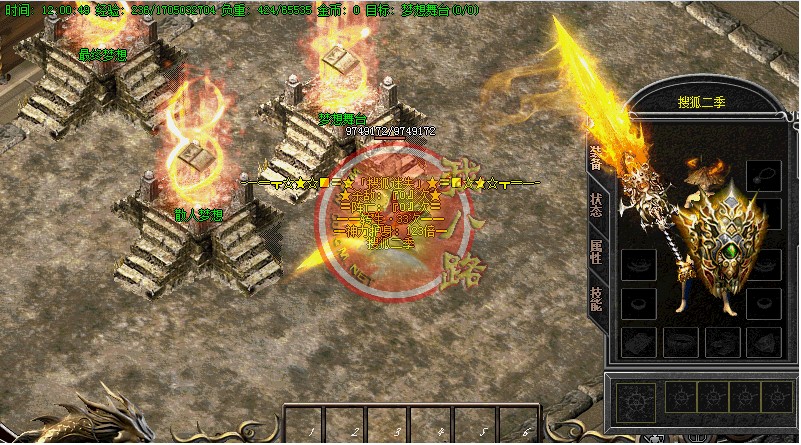
Task: Select the necklace slot in equipment panel
Action: coord(763,176)
